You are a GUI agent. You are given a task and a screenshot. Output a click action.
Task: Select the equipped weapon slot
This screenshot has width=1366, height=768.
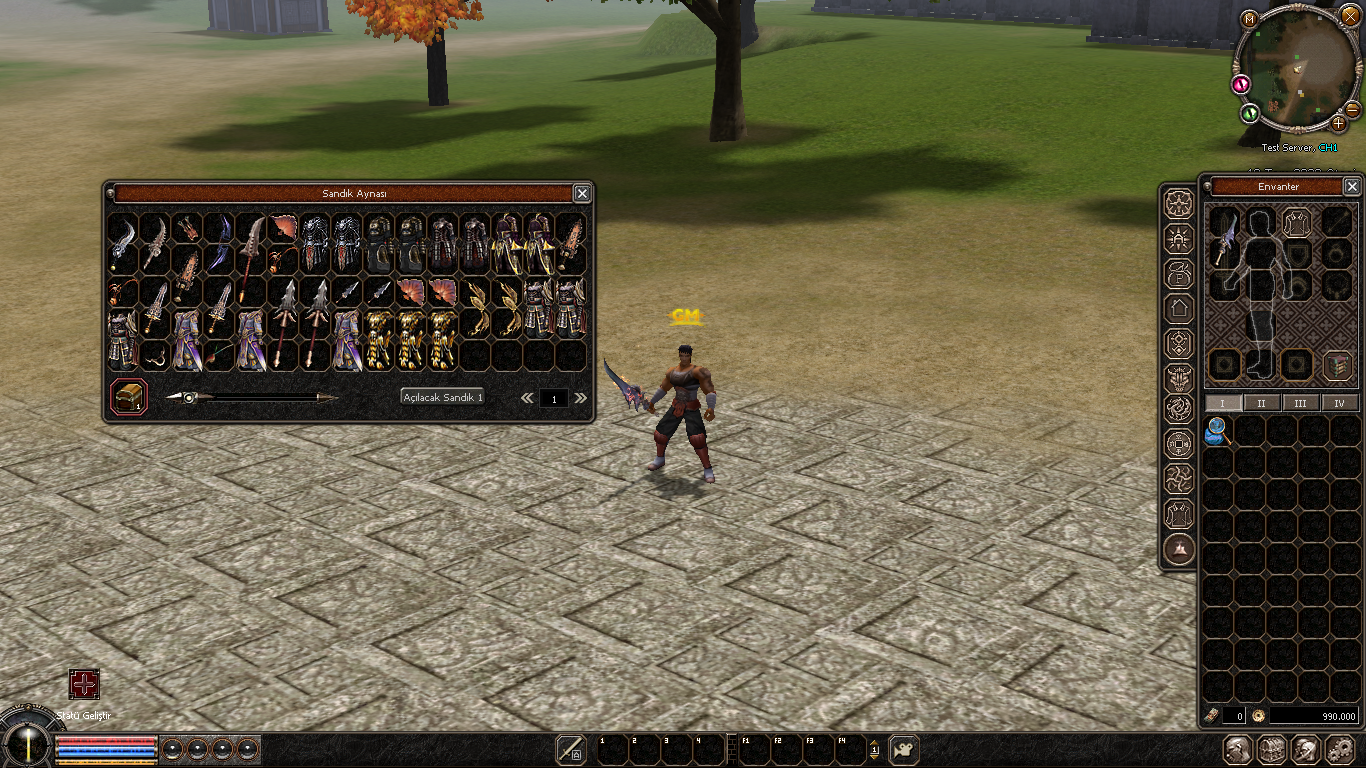(1224, 240)
